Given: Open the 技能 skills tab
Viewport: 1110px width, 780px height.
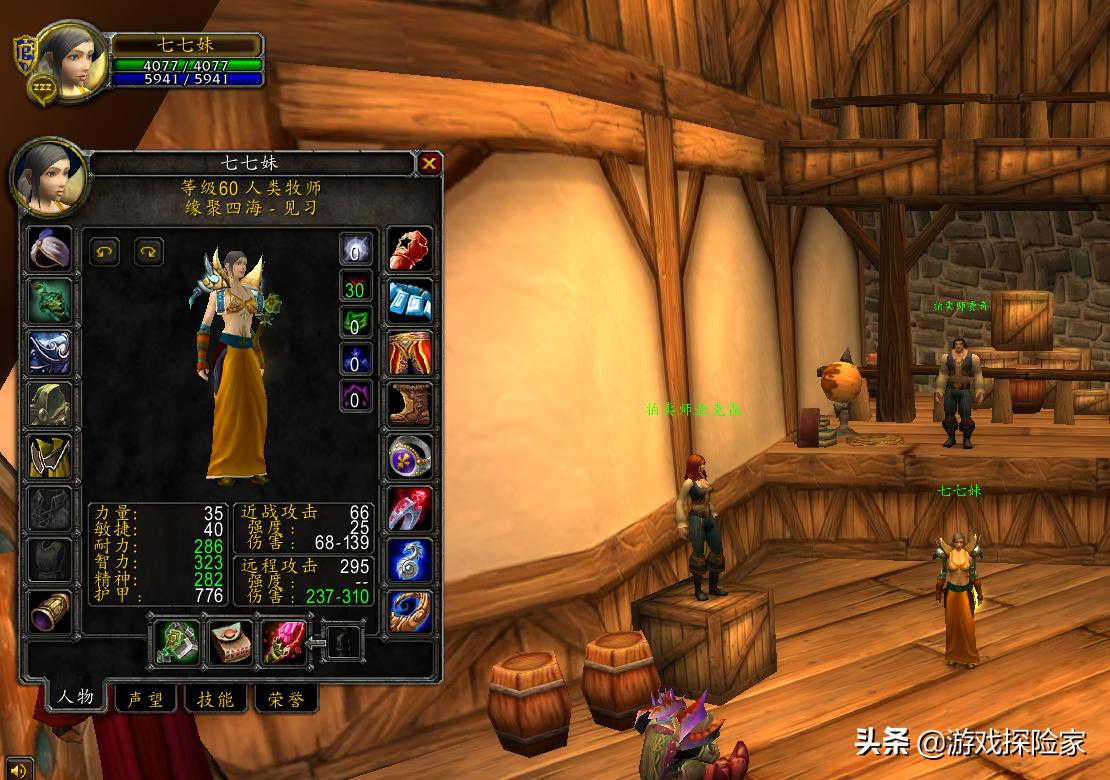Looking at the screenshot, I should tap(215, 699).
